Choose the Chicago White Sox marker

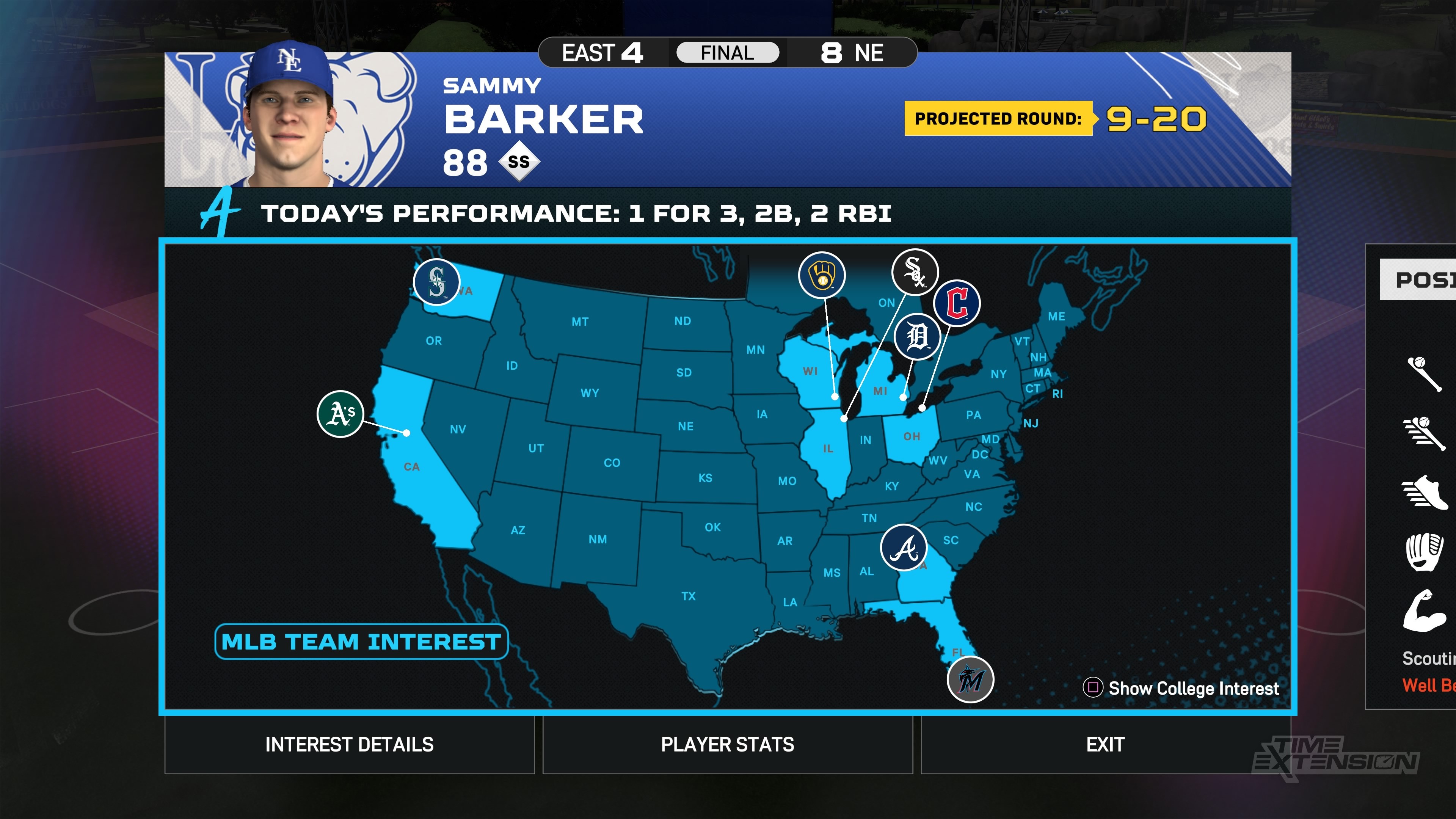pos(915,272)
